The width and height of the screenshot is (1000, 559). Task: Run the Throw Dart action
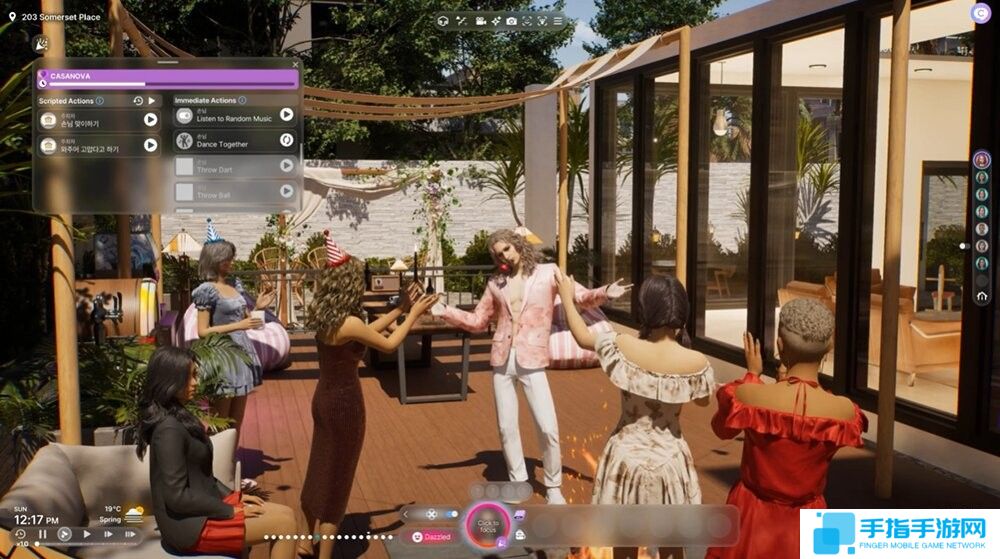coord(286,165)
